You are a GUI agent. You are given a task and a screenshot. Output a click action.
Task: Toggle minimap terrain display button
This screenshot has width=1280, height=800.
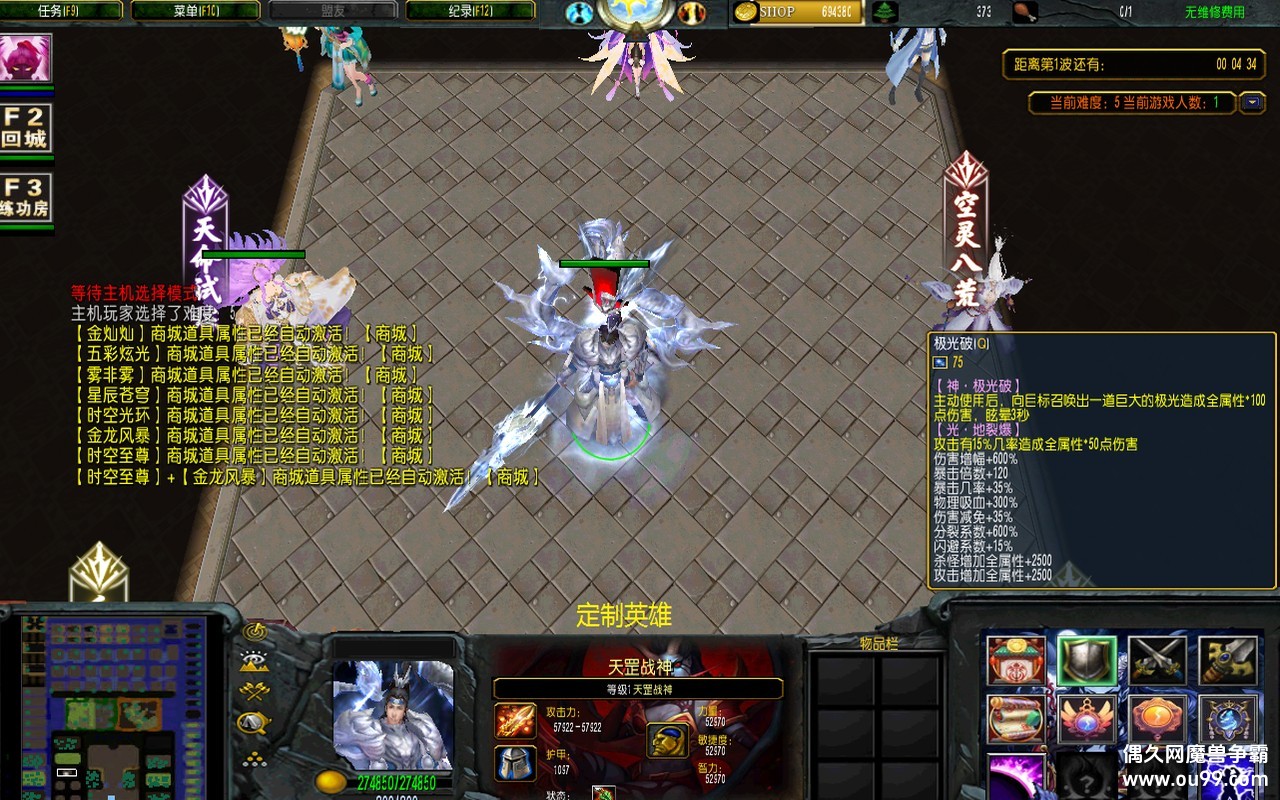pos(254,661)
